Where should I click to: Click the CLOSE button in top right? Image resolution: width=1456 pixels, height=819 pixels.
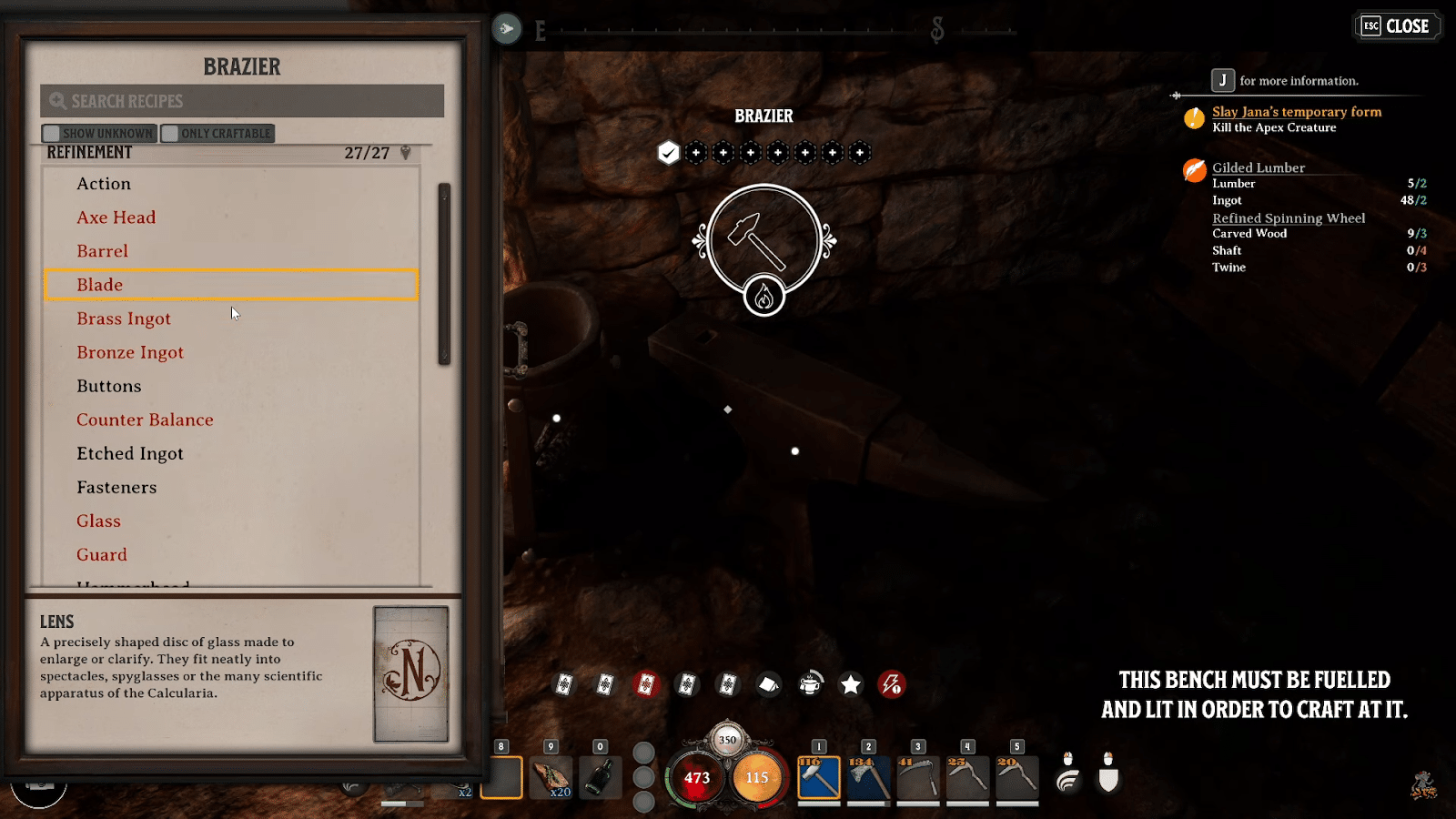(x=1397, y=25)
